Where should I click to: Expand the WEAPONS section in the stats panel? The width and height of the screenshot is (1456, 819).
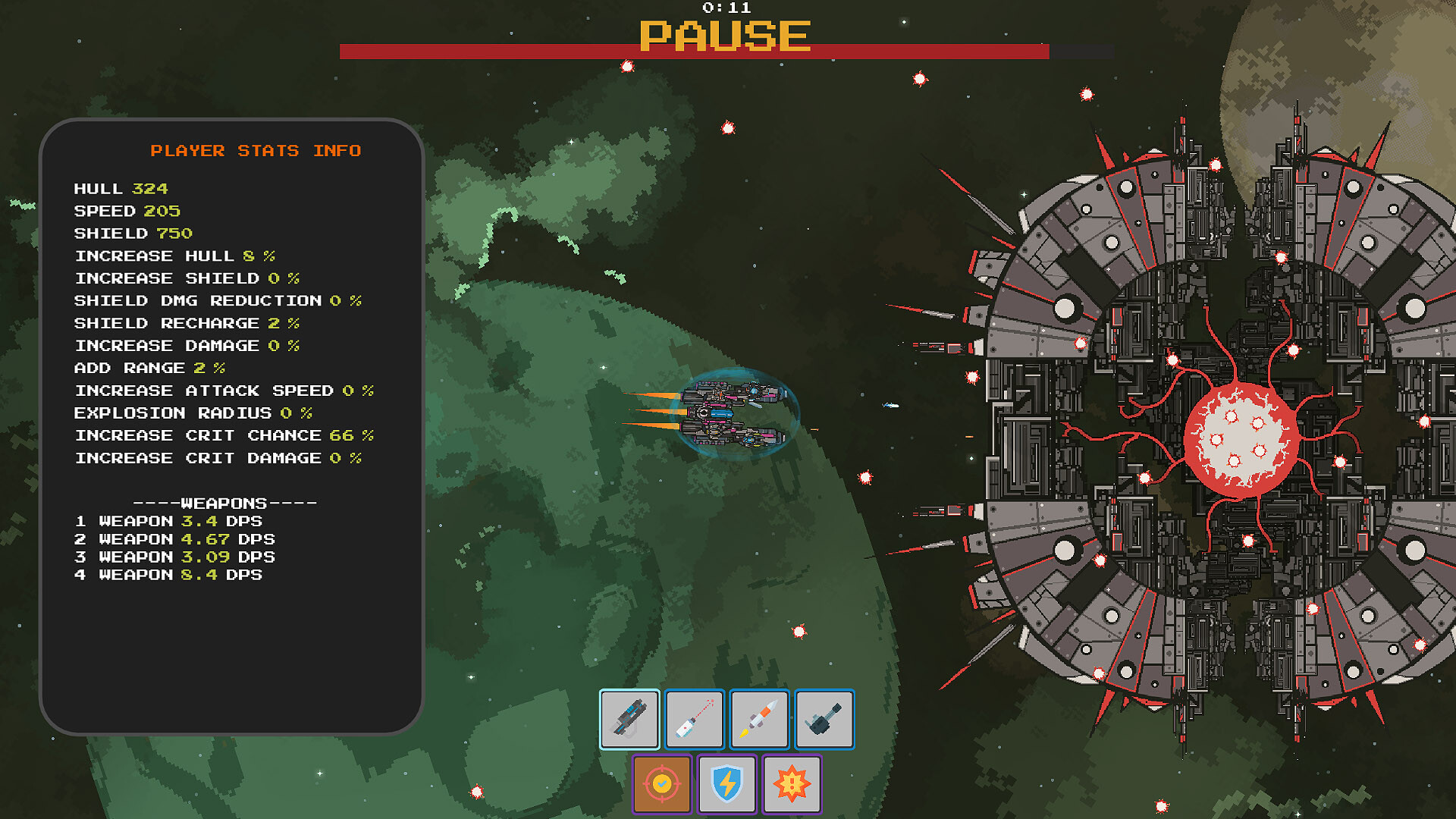[x=224, y=502]
